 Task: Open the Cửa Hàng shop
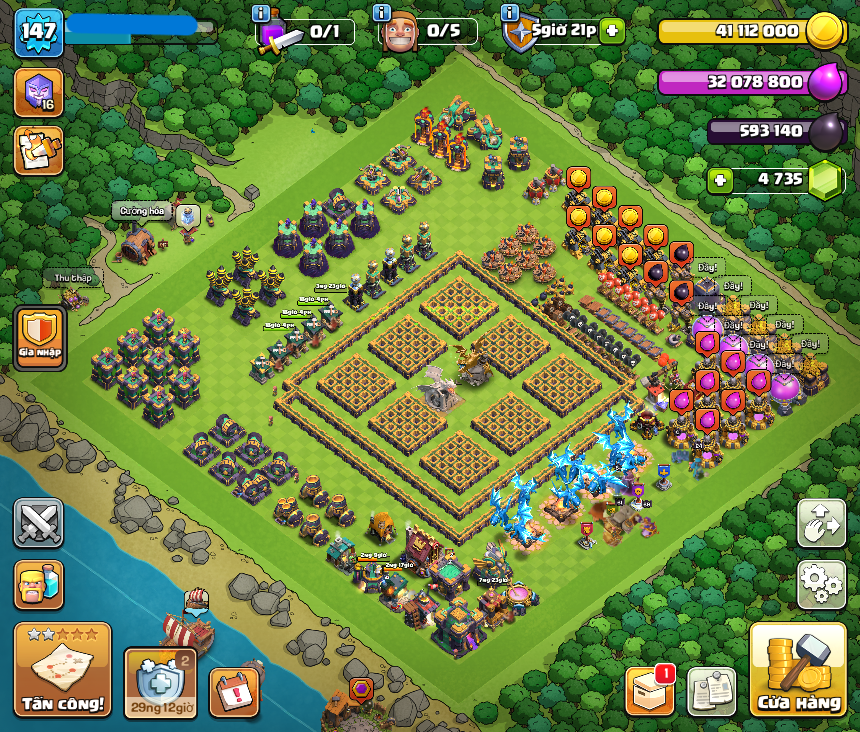(x=797, y=670)
